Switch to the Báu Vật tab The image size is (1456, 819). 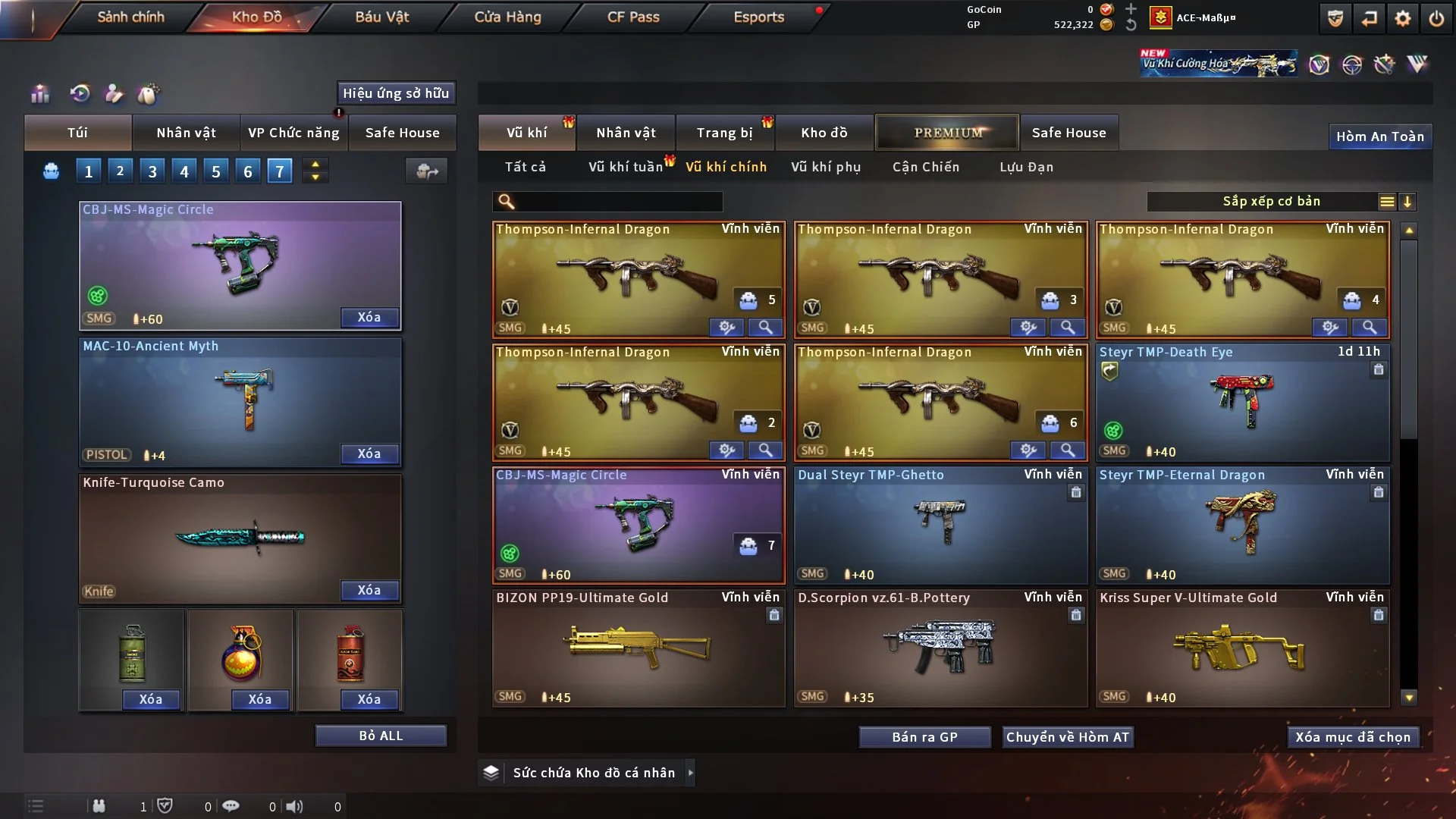381,17
